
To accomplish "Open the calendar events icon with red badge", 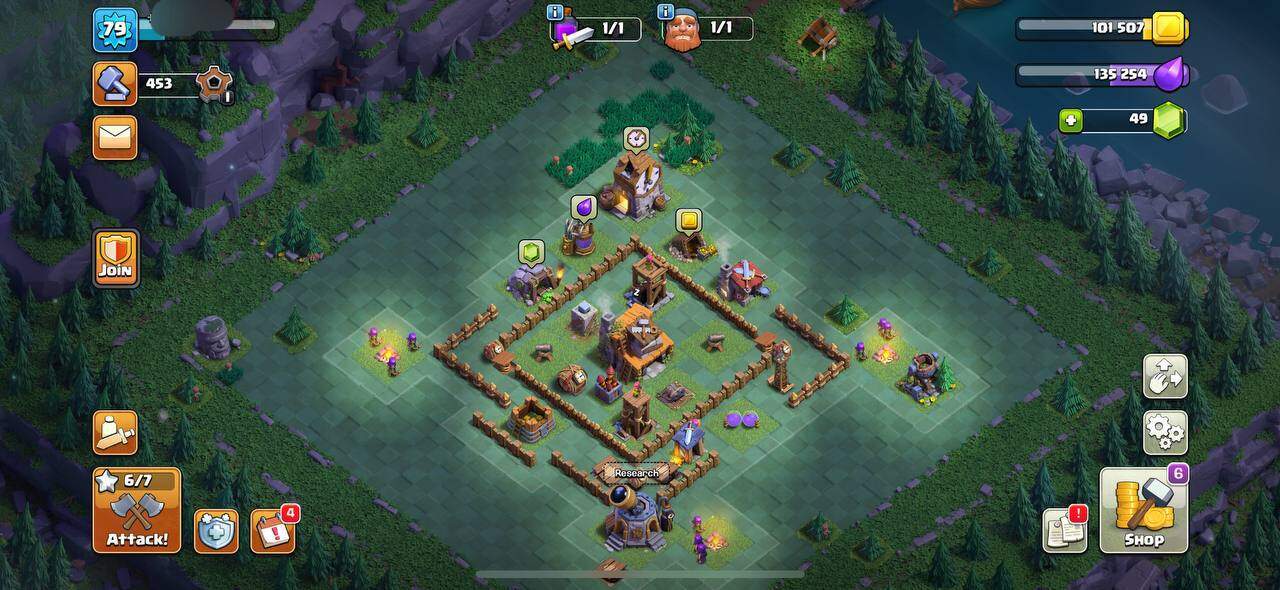I will click(272, 530).
